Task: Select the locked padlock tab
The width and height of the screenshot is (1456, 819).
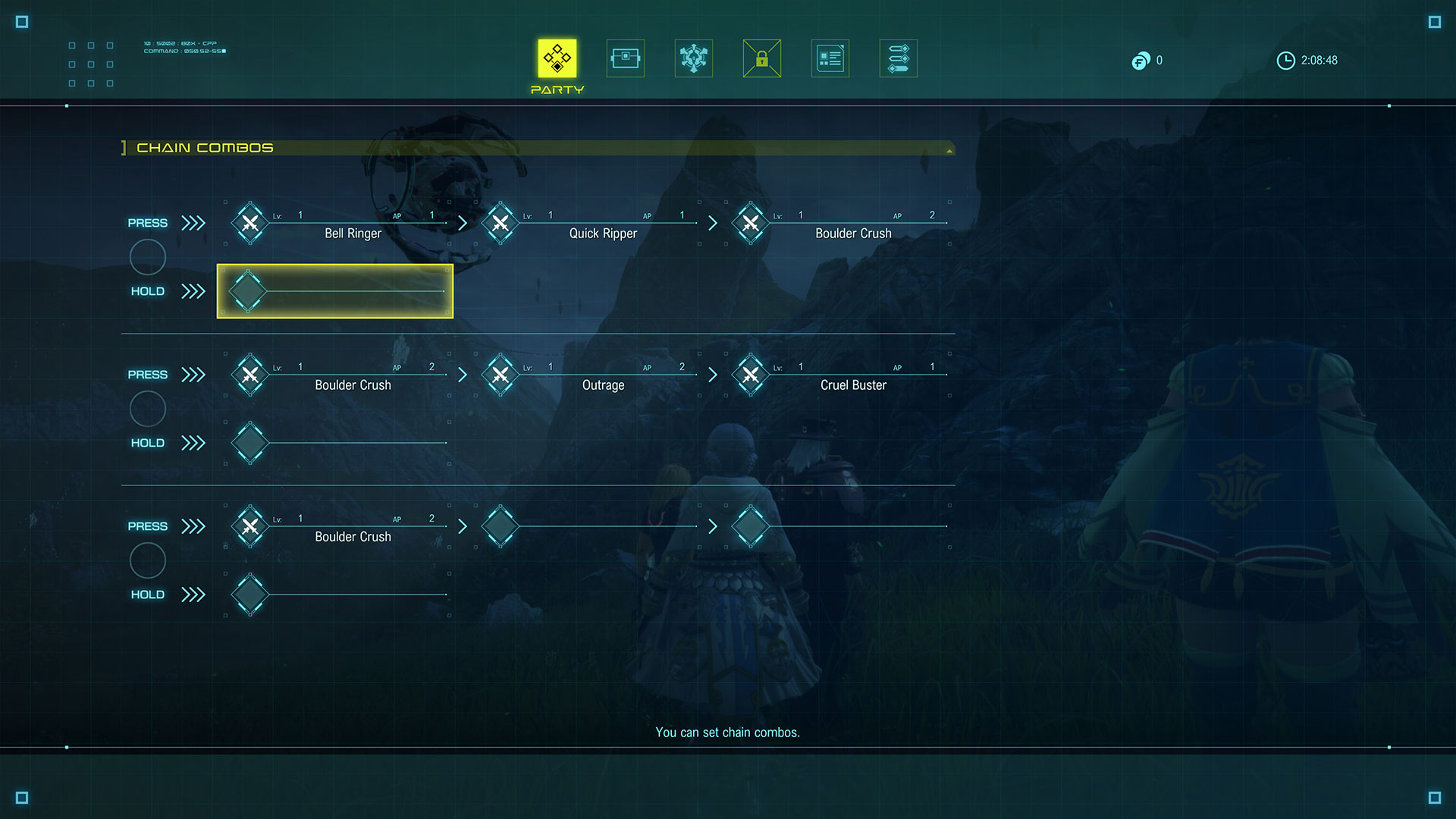Action: 762,58
